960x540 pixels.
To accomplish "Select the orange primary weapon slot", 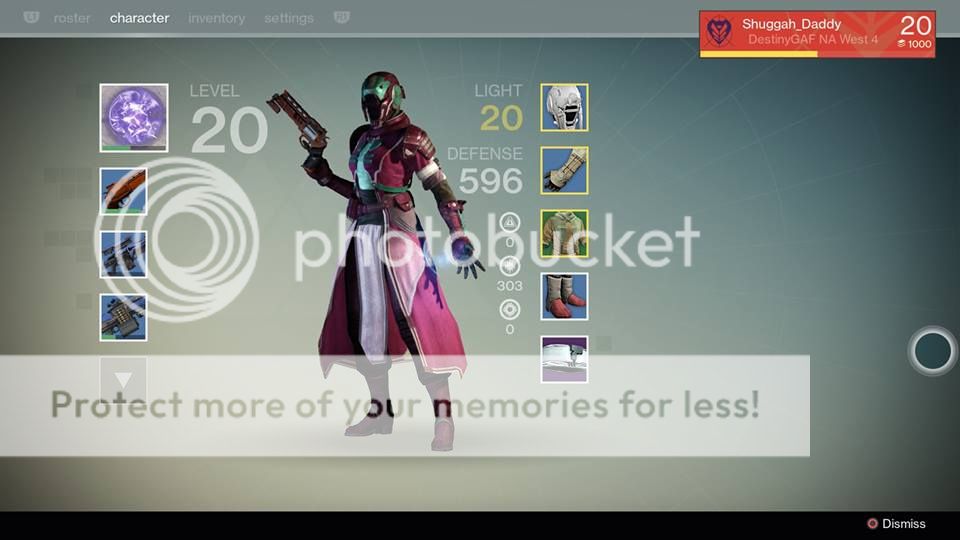I will click(x=124, y=191).
